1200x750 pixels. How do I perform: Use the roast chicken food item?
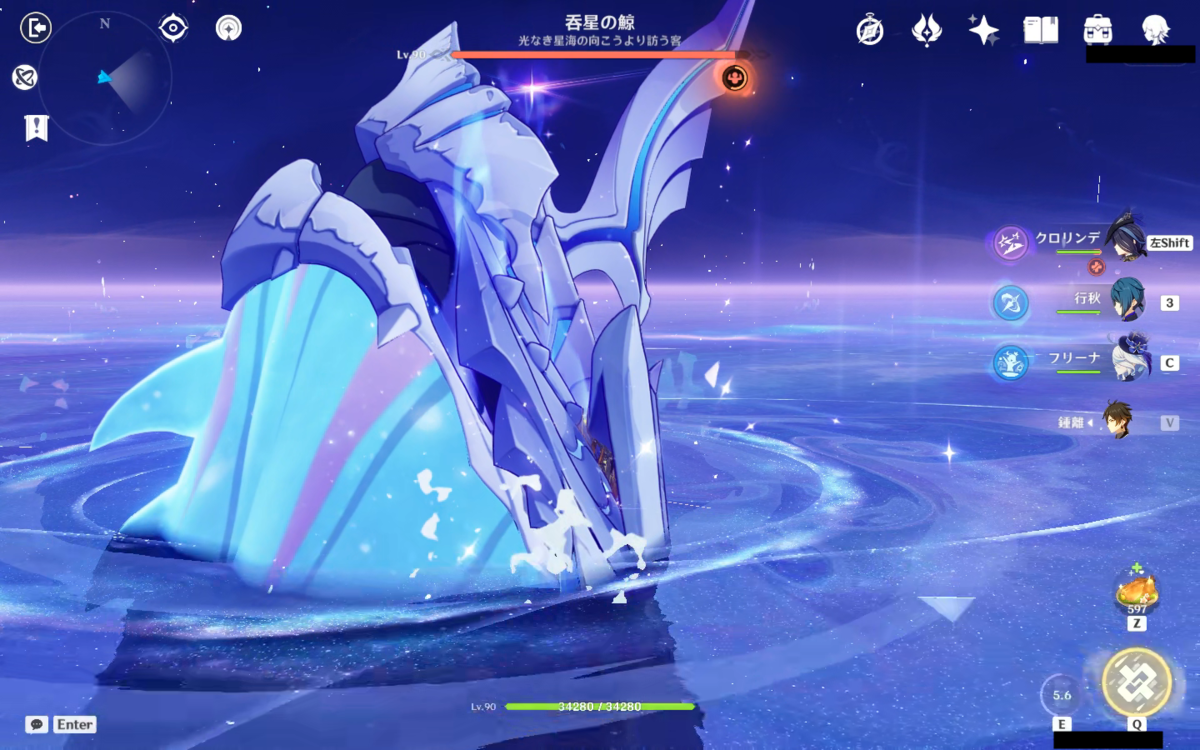(1136, 592)
